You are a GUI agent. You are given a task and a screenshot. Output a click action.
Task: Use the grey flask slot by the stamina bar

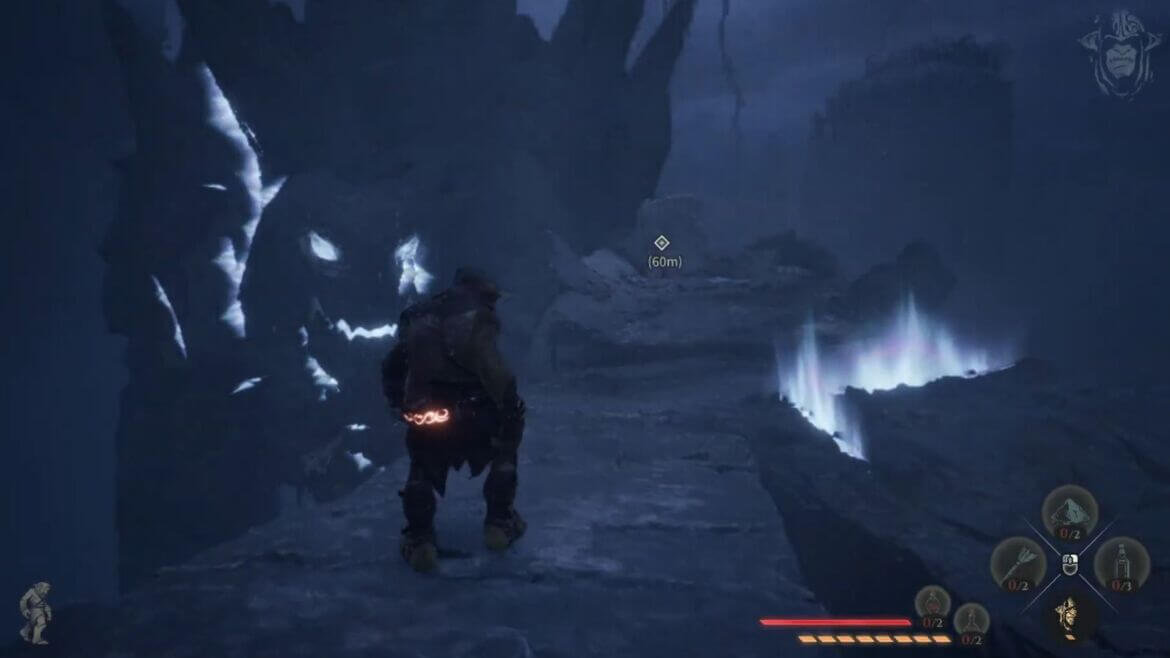970,620
